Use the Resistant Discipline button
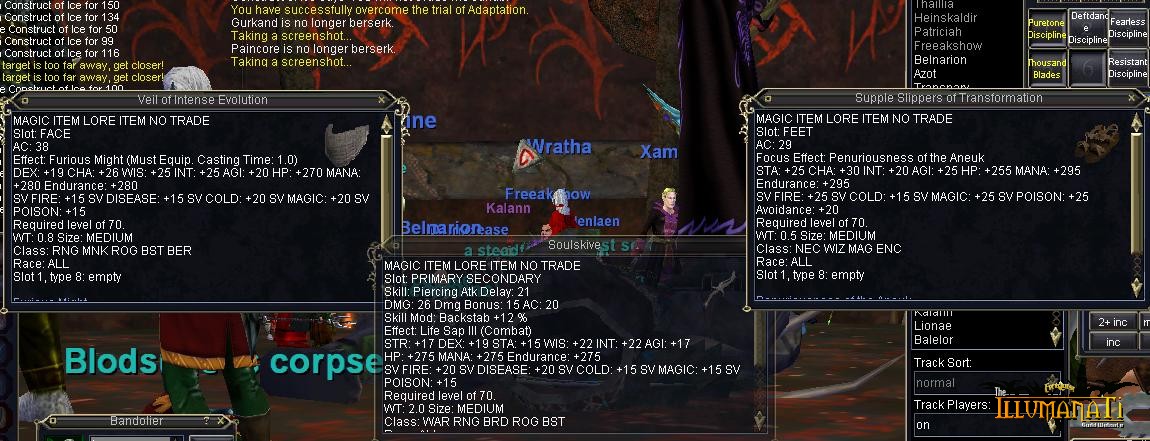 point(1128,68)
